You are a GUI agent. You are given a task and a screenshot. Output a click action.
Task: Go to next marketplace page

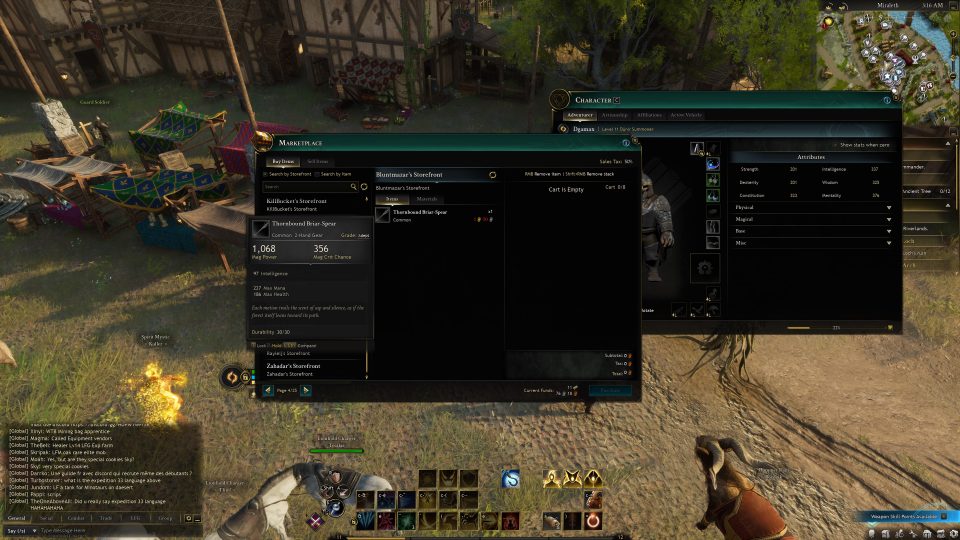[x=306, y=390]
